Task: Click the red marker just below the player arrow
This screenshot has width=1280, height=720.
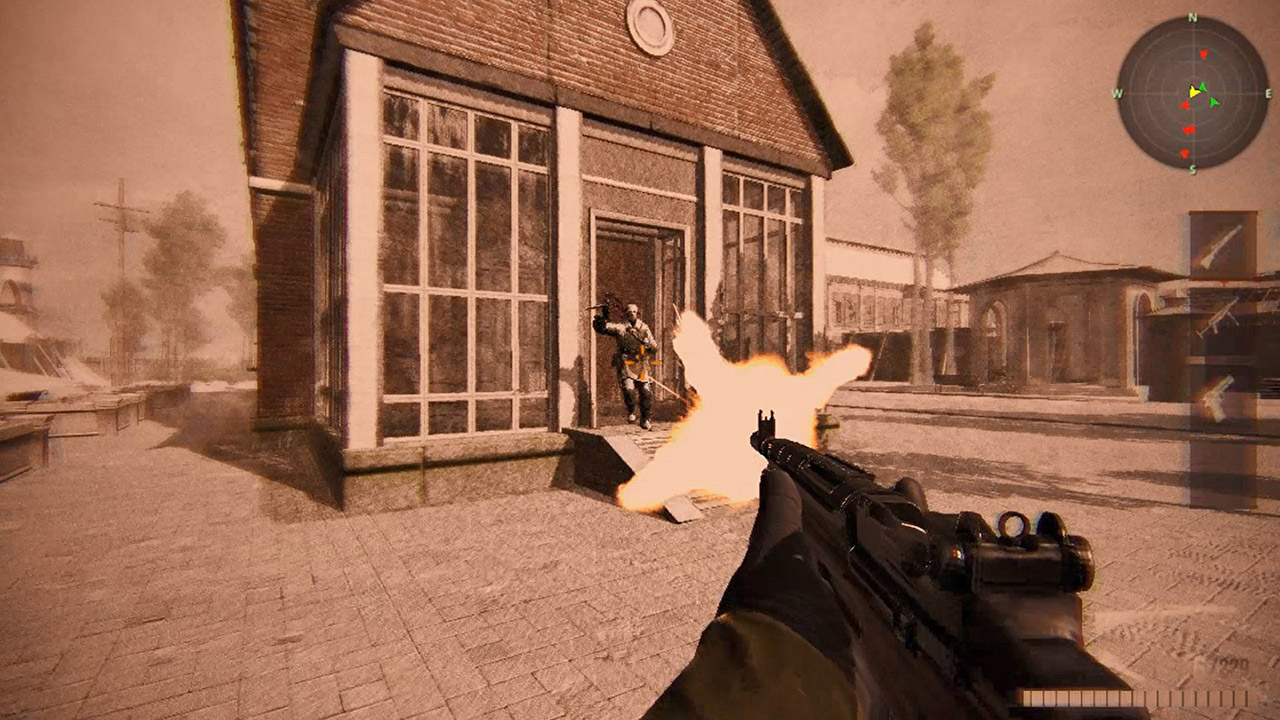Action: pyautogui.click(x=1185, y=105)
